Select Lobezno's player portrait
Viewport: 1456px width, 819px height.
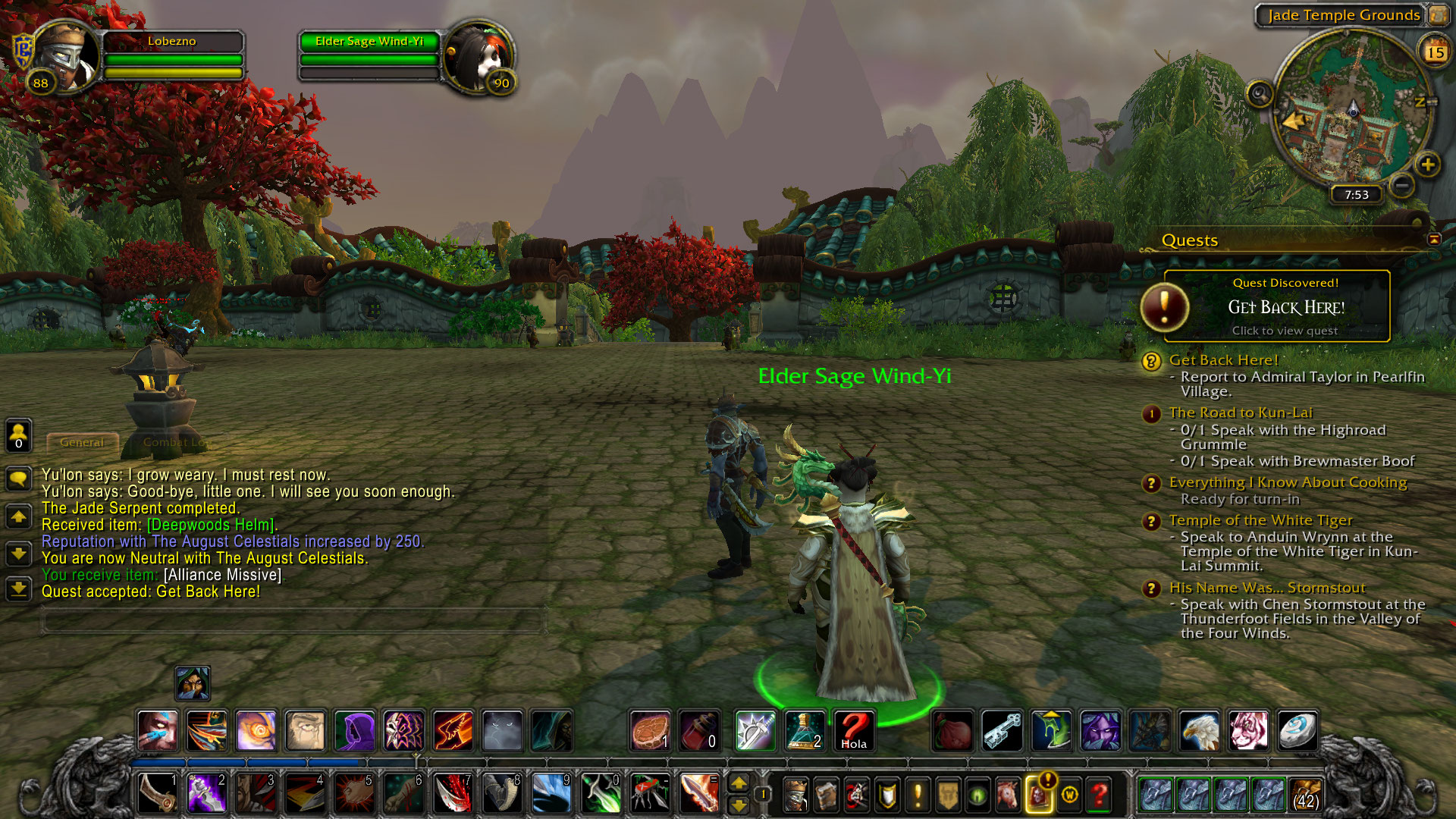click(x=67, y=56)
